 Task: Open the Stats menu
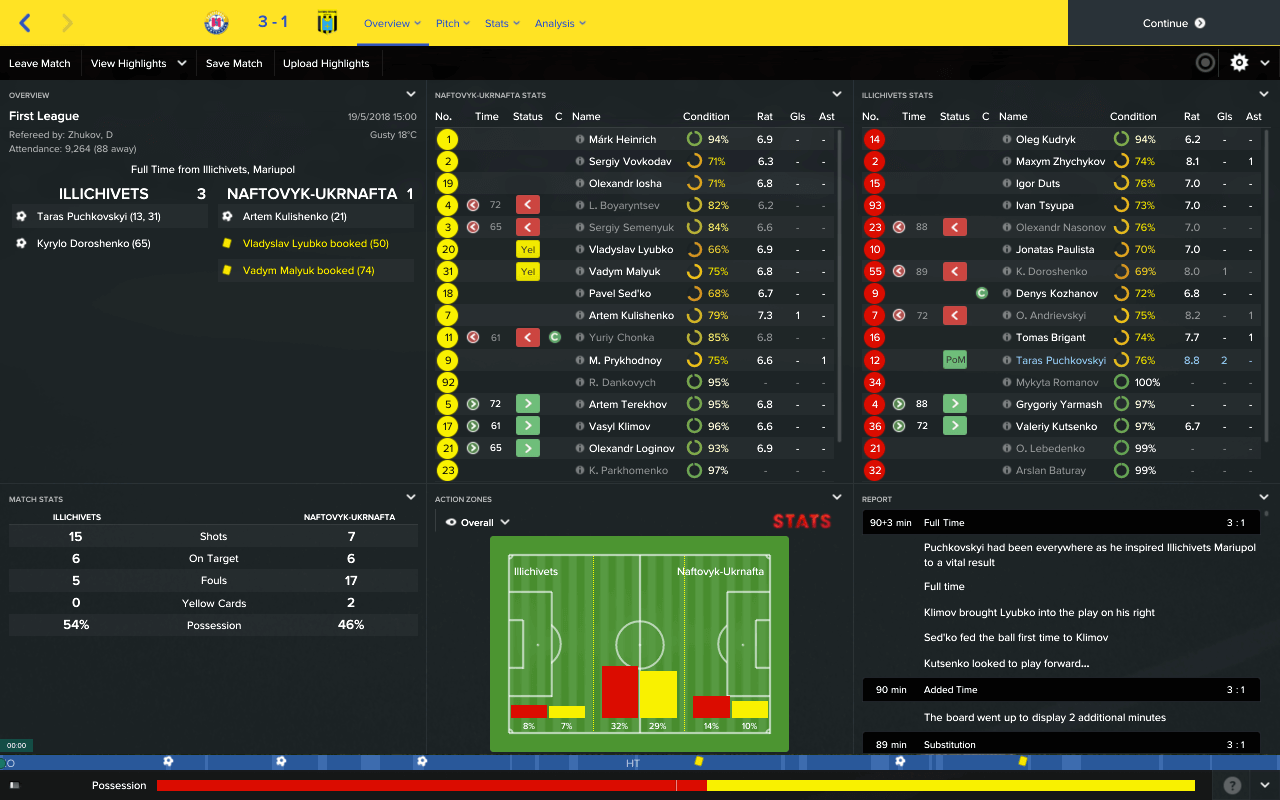pos(502,23)
